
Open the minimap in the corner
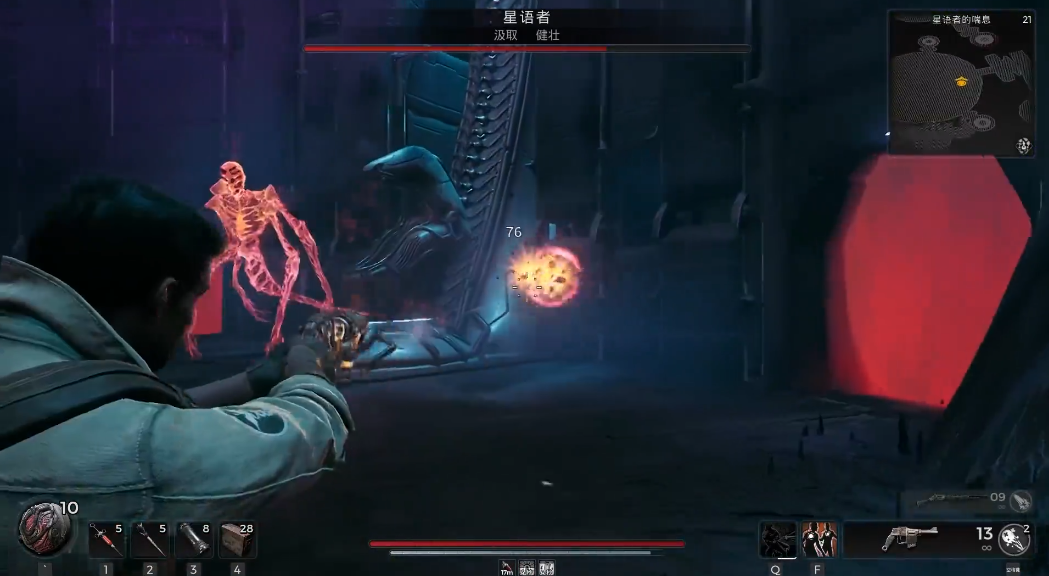pos(961,83)
